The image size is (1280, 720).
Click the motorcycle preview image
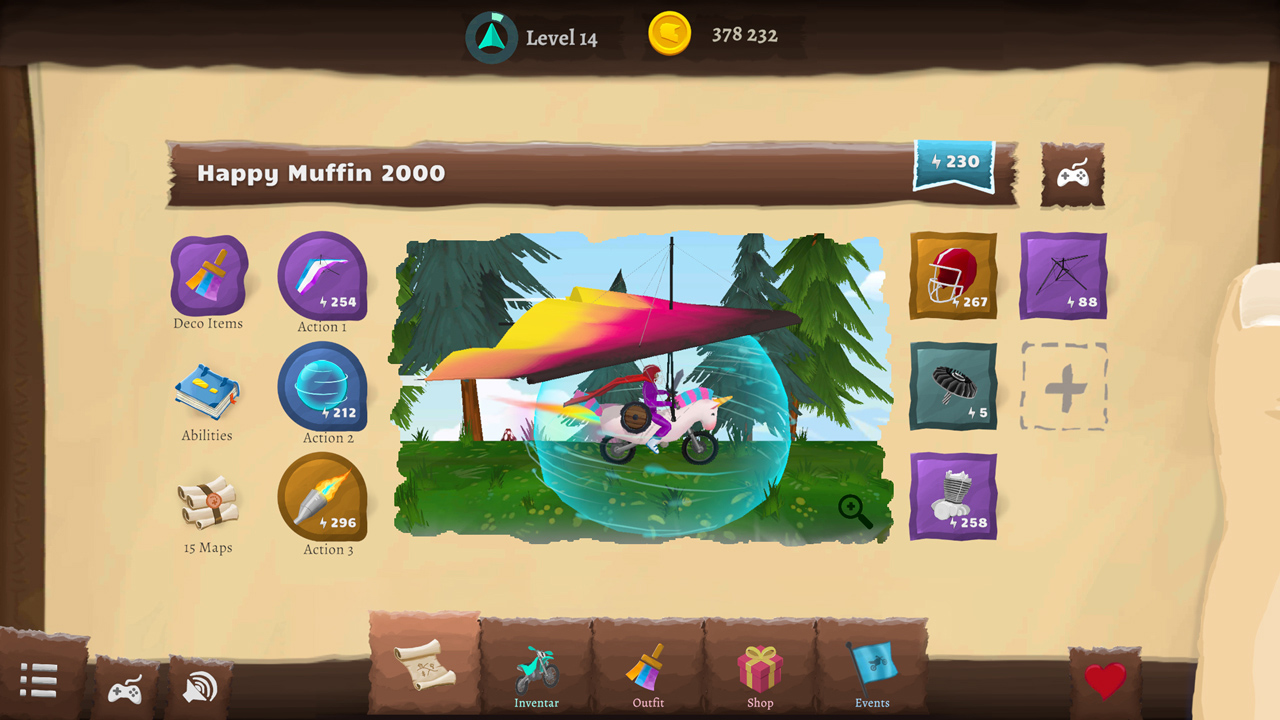pos(640,390)
